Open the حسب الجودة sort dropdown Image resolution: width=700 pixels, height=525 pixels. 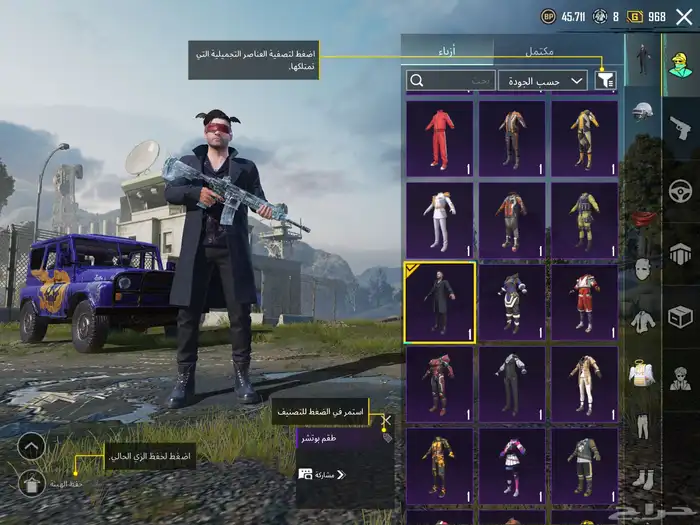coord(544,80)
